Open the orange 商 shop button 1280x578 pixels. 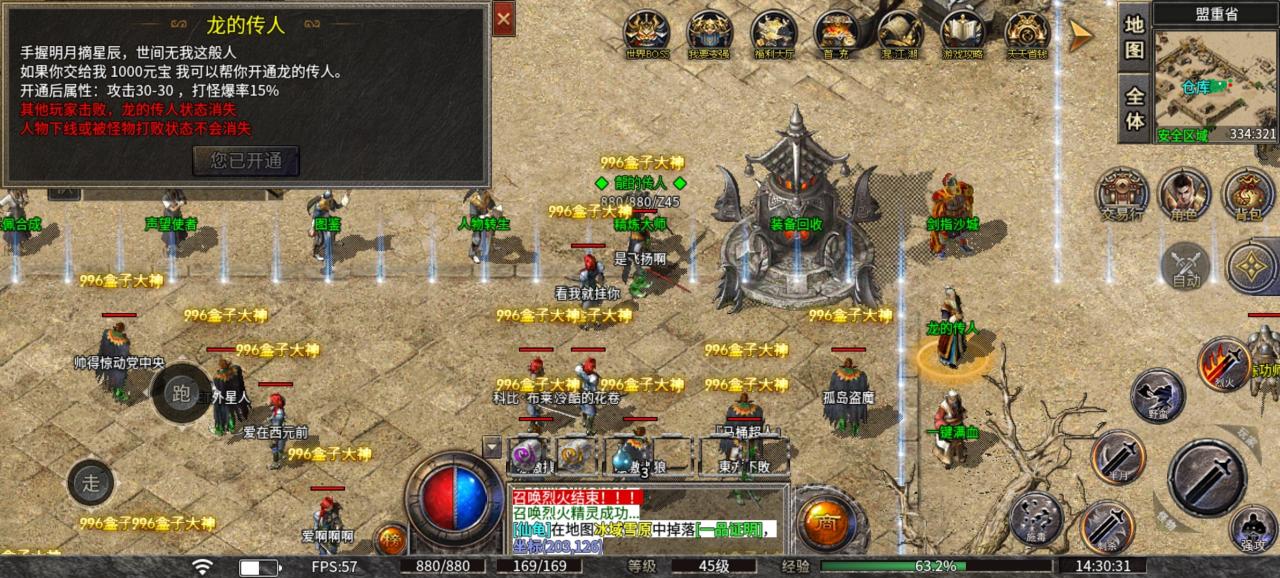826,523
